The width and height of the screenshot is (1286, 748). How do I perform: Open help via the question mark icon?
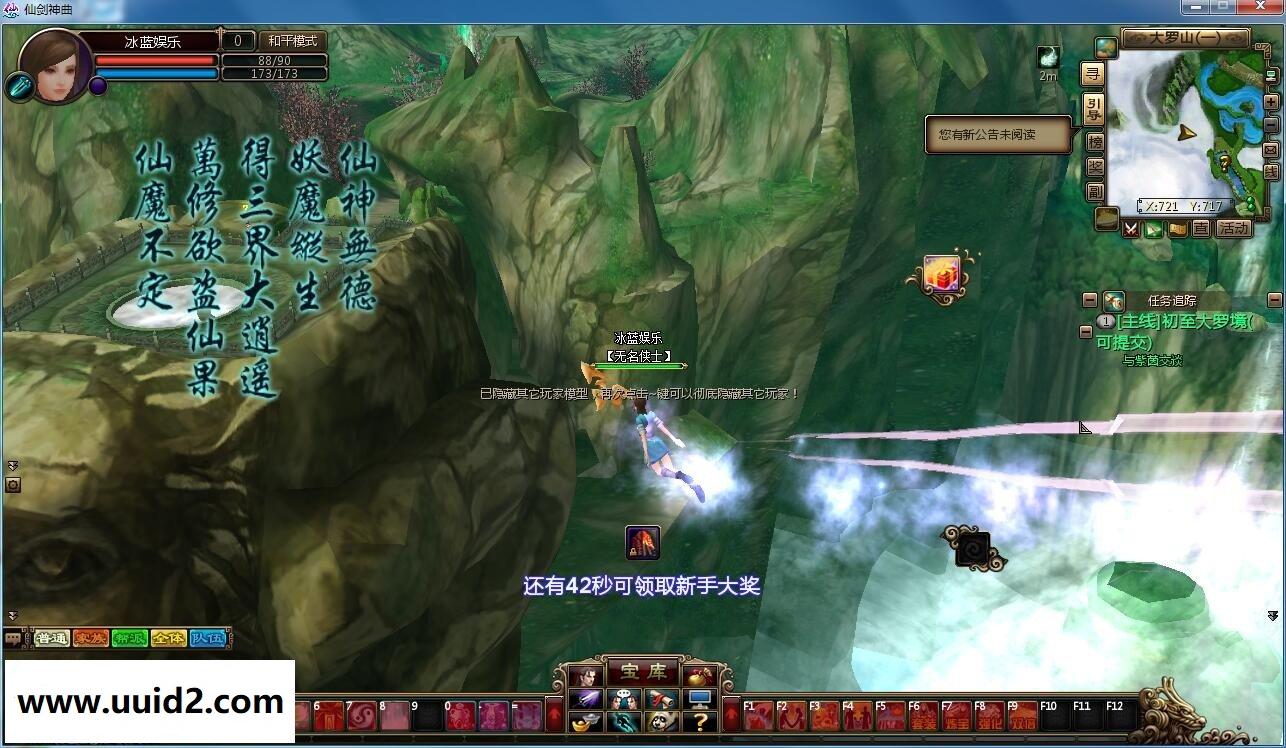[x=701, y=723]
